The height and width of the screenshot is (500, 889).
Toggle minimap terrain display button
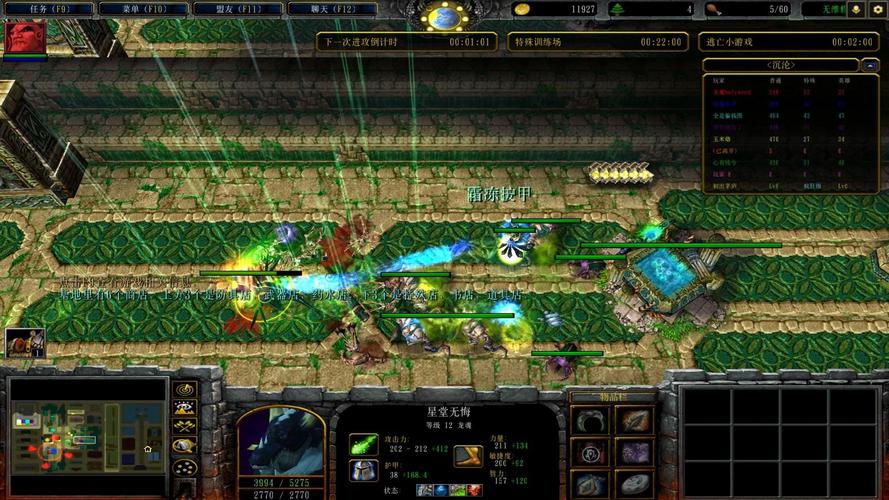pos(184,408)
